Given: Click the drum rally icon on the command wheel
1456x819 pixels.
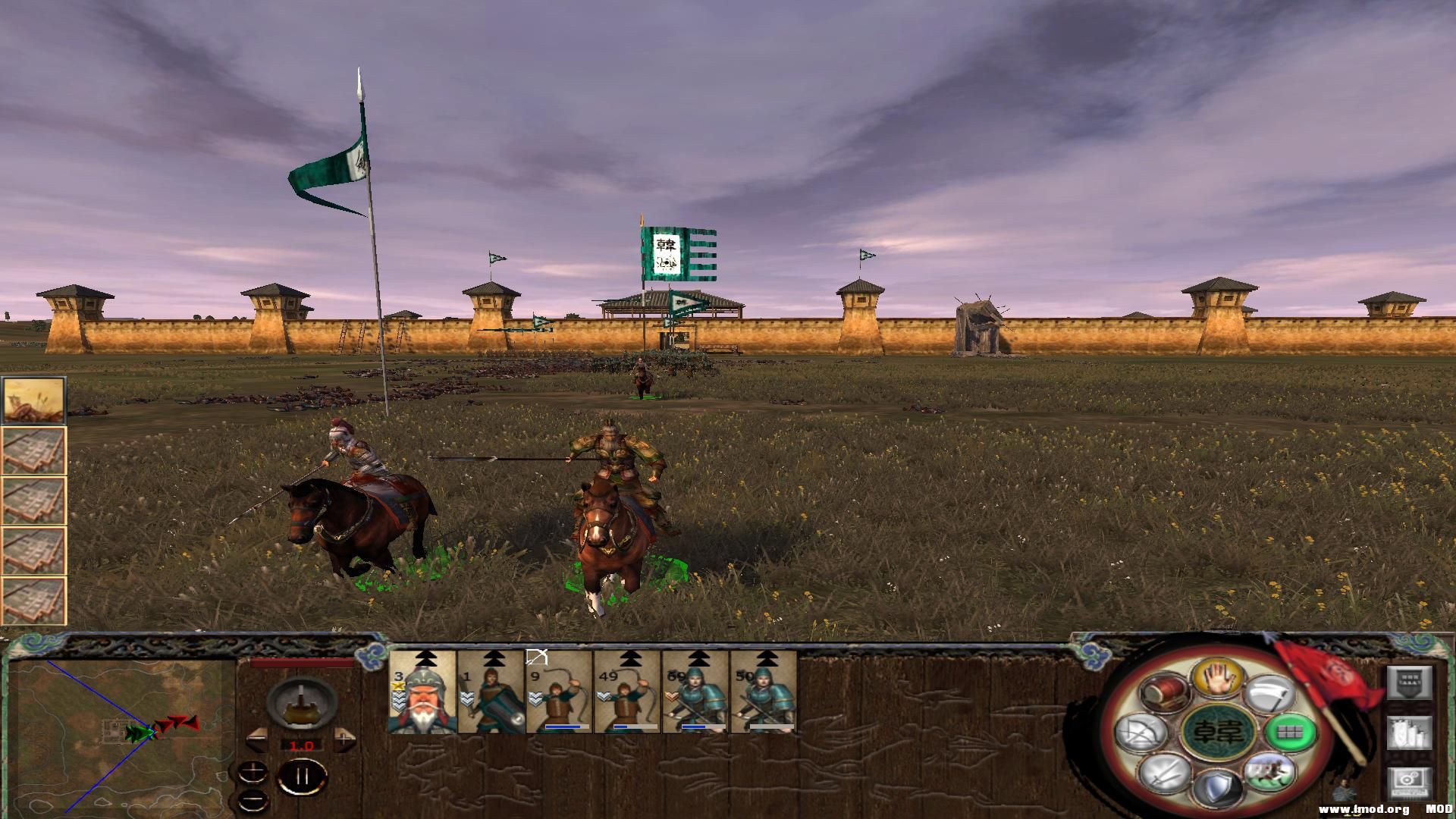Looking at the screenshot, I should pyautogui.click(x=1165, y=692).
